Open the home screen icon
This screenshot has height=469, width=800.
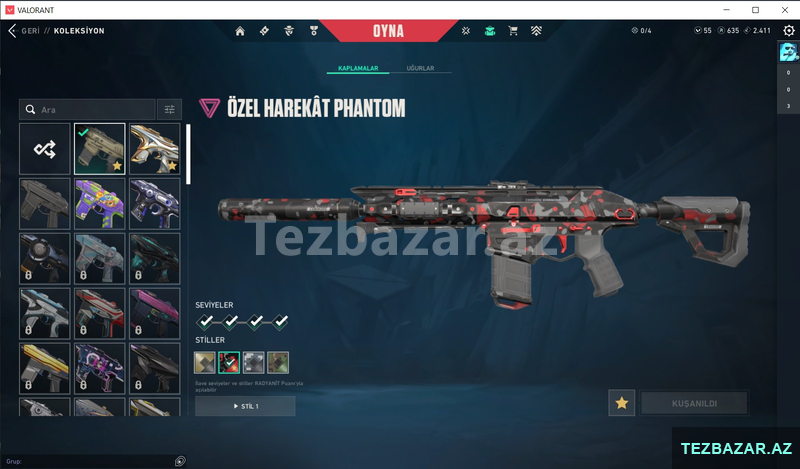click(x=240, y=31)
